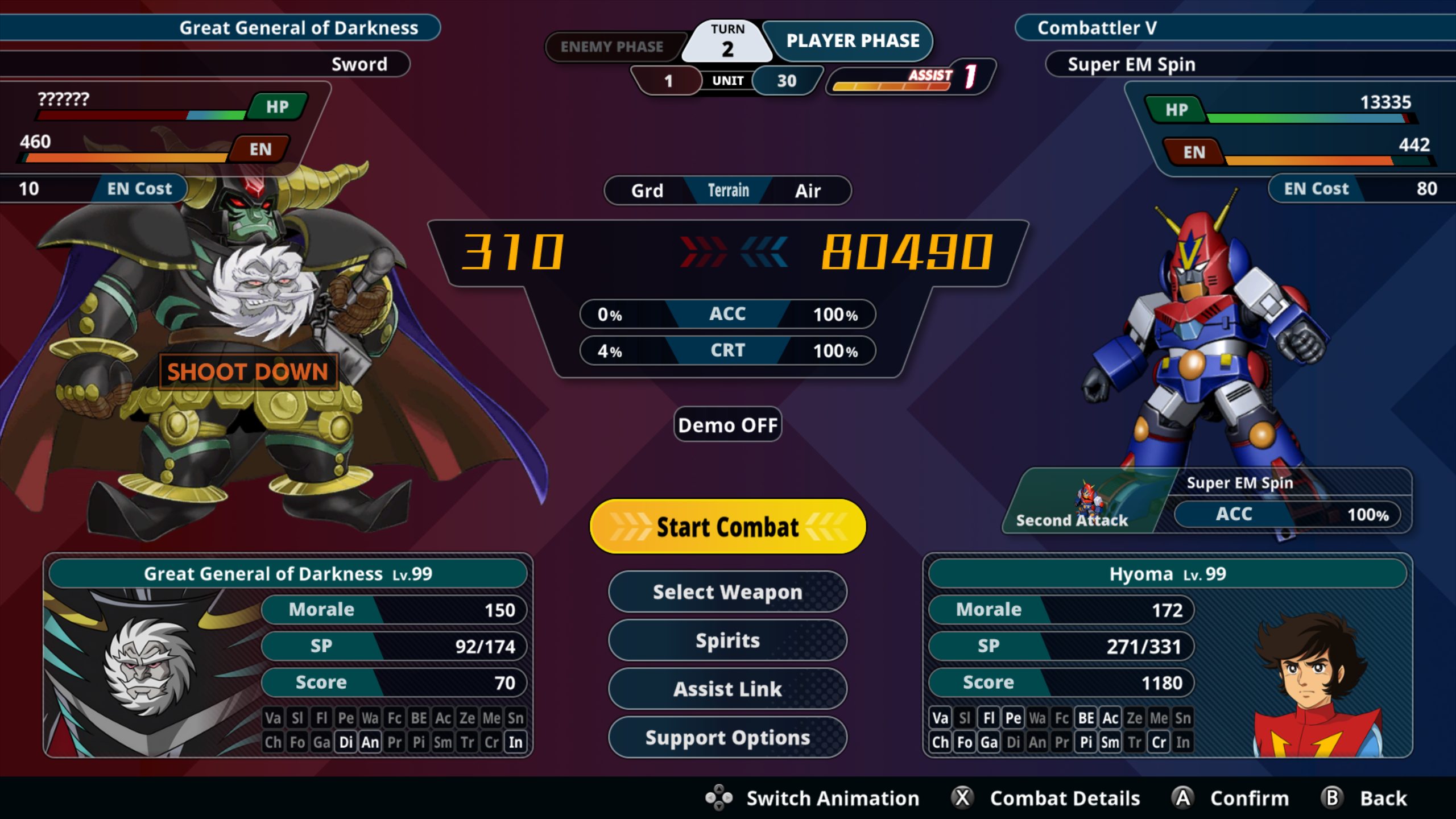This screenshot has width=1456, height=819.
Task: Toggle the Demo OFF animation setting
Action: click(x=727, y=425)
